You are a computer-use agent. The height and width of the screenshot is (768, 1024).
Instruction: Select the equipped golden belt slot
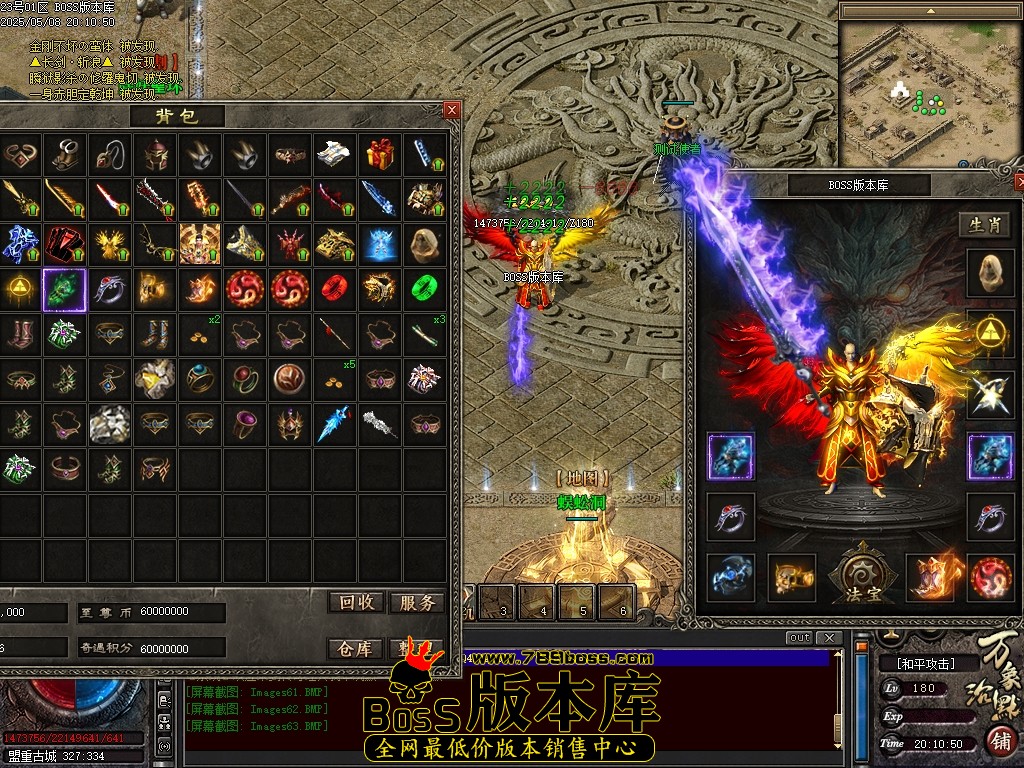coord(791,577)
